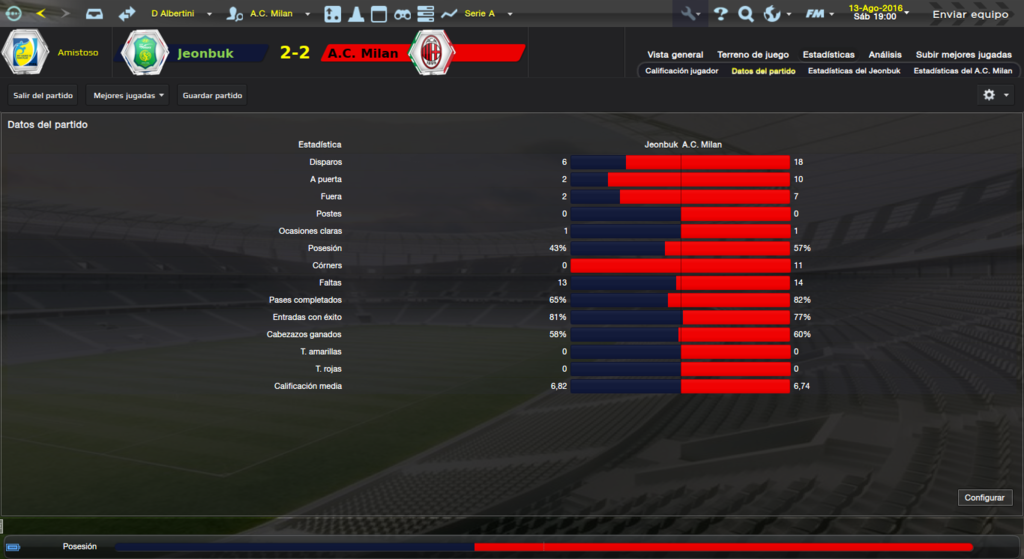This screenshot has height=559, width=1024.
Task: Click Enviar equipo to continue
Action: [x=970, y=15]
